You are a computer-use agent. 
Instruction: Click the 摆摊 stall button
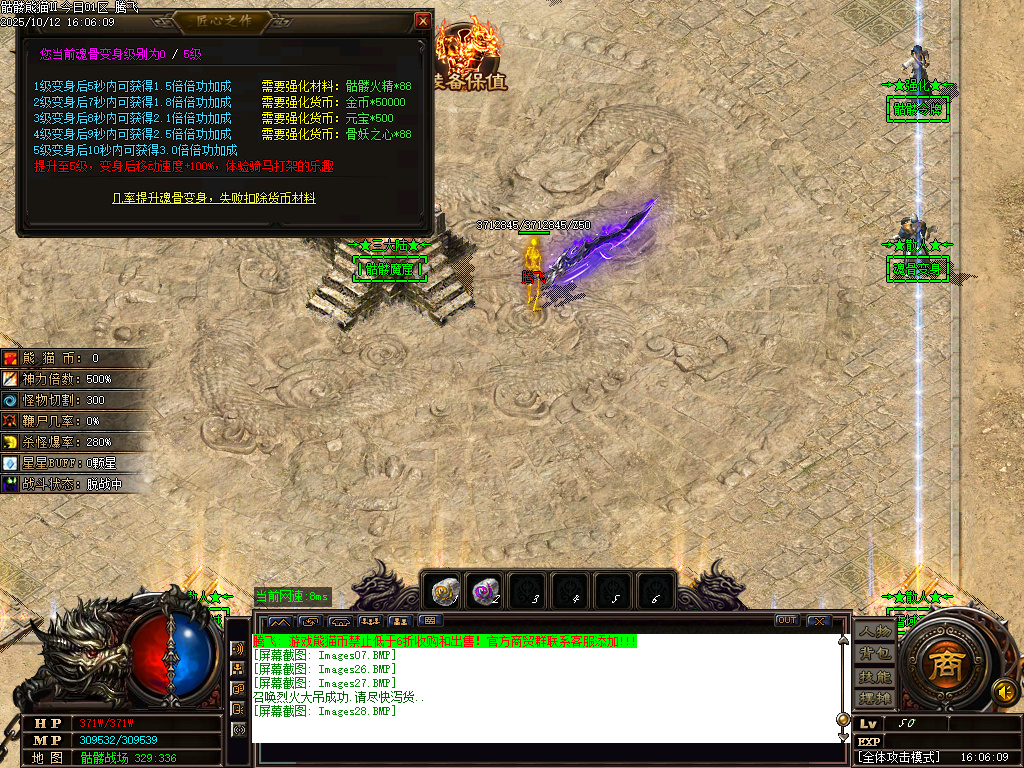(x=875, y=697)
